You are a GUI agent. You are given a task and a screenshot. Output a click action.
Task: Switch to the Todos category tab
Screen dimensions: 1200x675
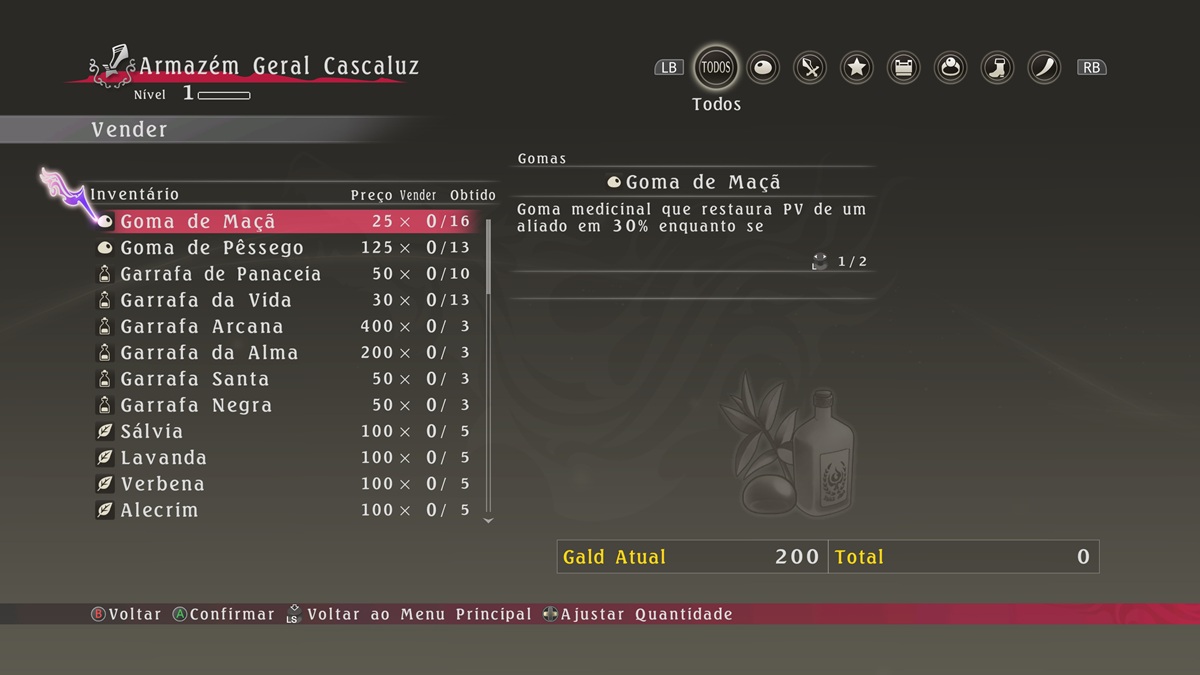pyautogui.click(x=716, y=68)
